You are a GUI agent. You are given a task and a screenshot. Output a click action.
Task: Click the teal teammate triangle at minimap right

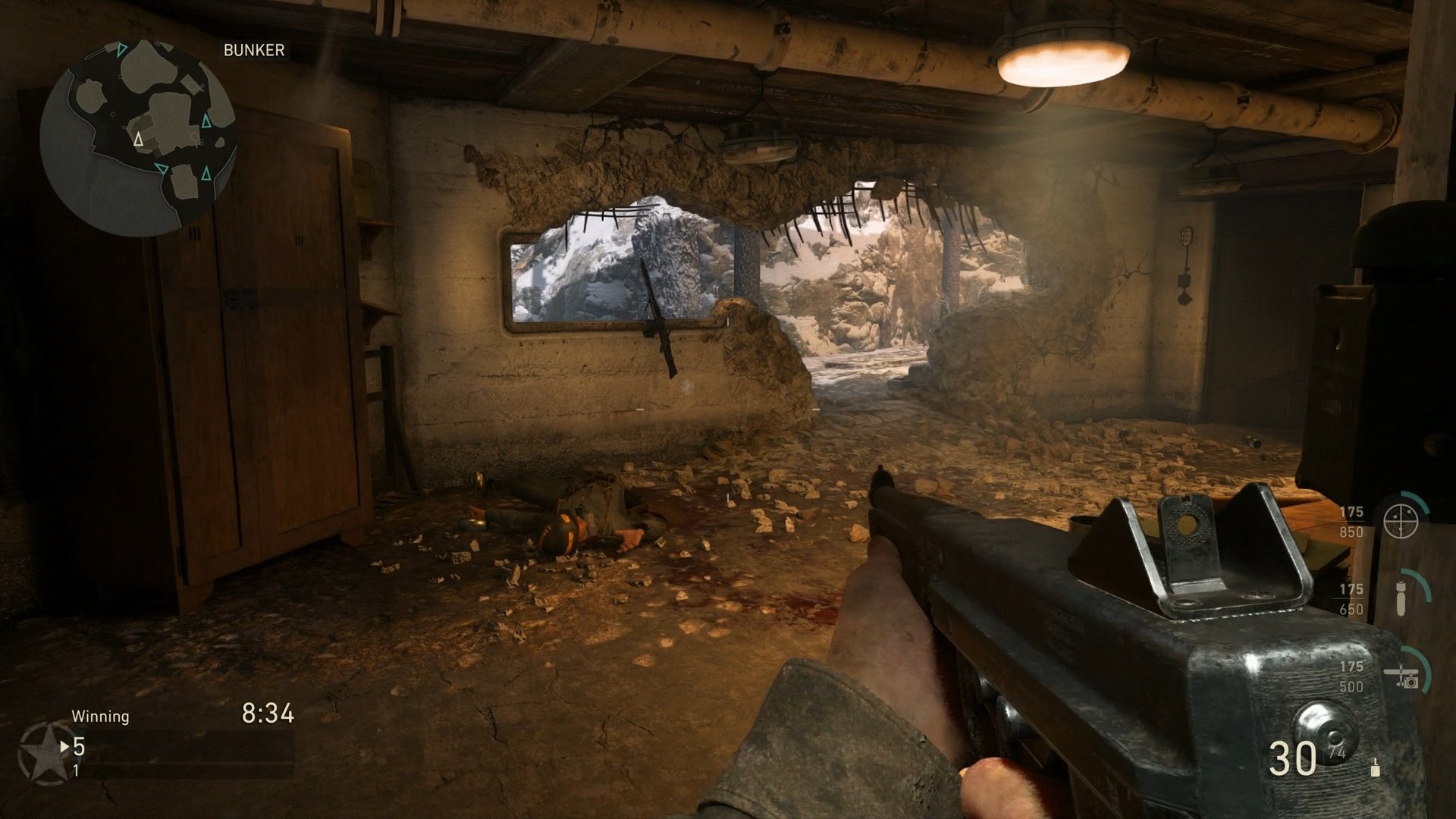[x=206, y=121]
